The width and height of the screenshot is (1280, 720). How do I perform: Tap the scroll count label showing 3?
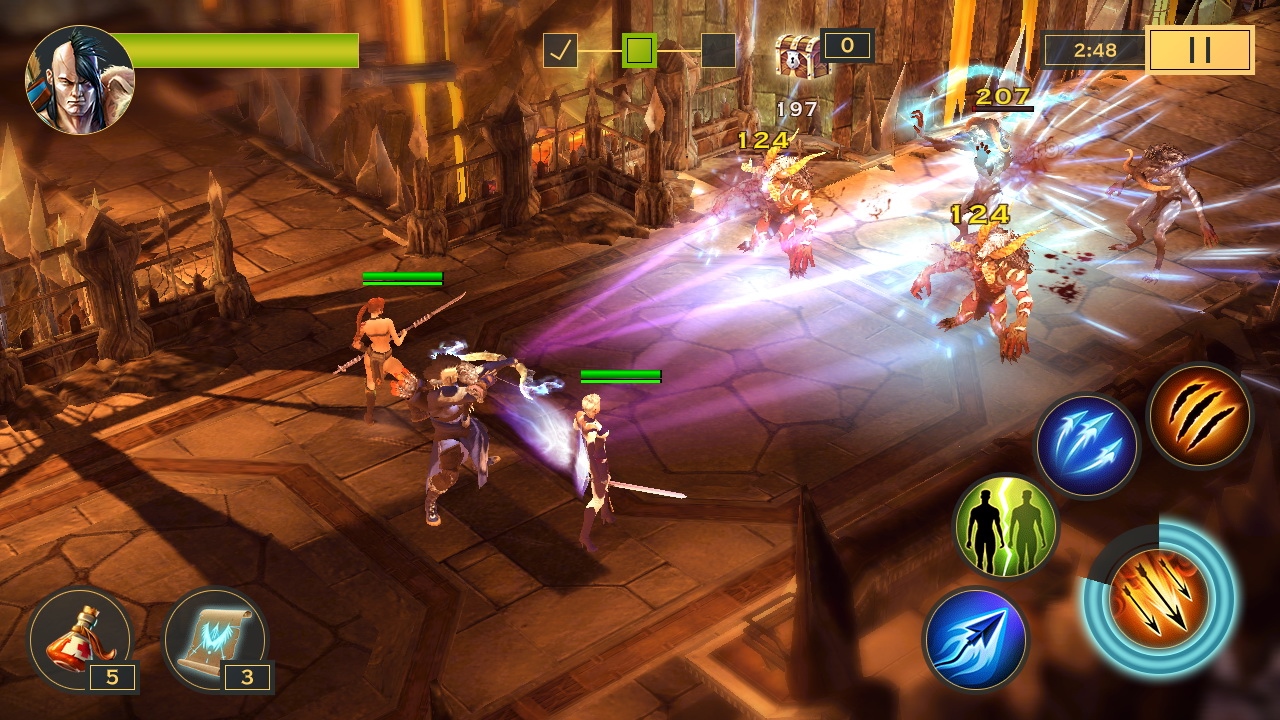(x=247, y=679)
